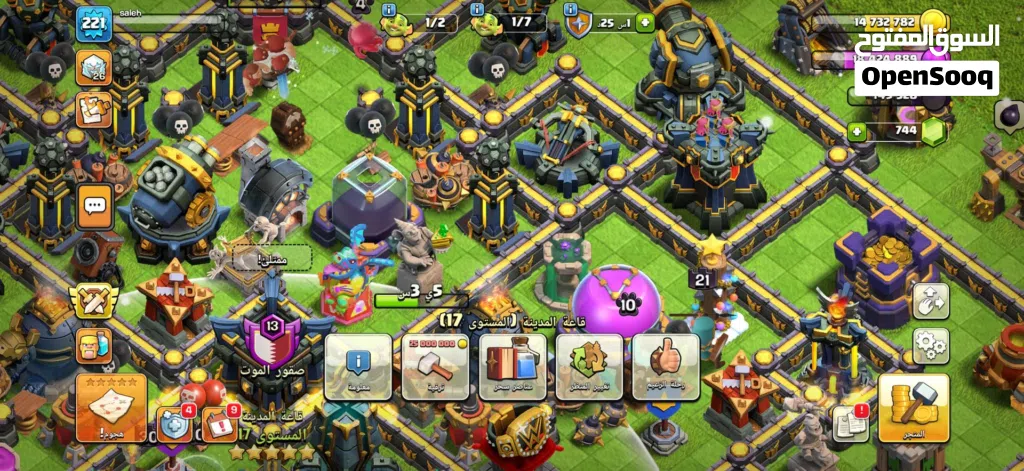Select the thumbs-up glove button
This screenshot has height=471, width=1024.
[665, 366]
